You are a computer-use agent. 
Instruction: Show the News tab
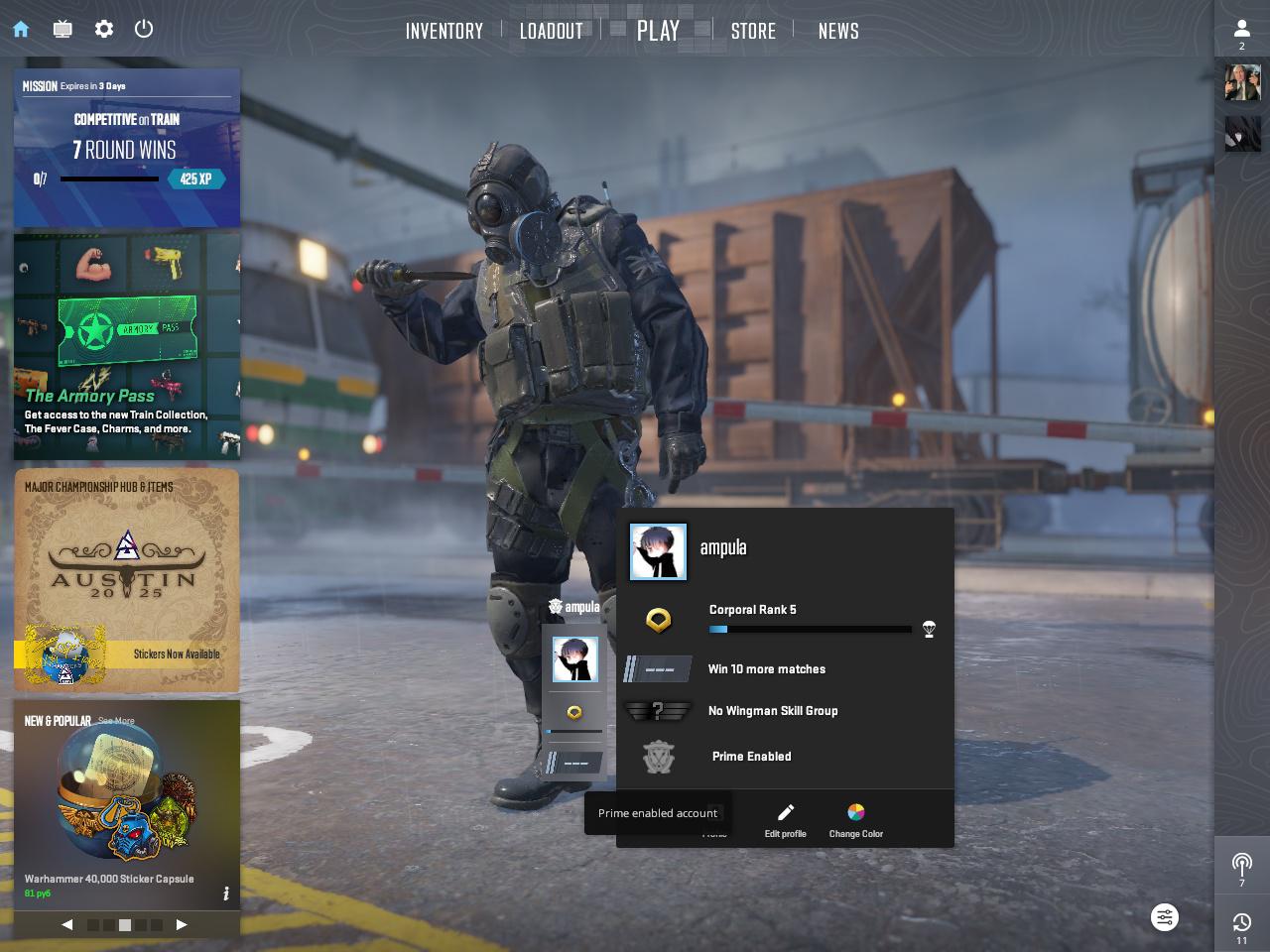pos(838,31)
